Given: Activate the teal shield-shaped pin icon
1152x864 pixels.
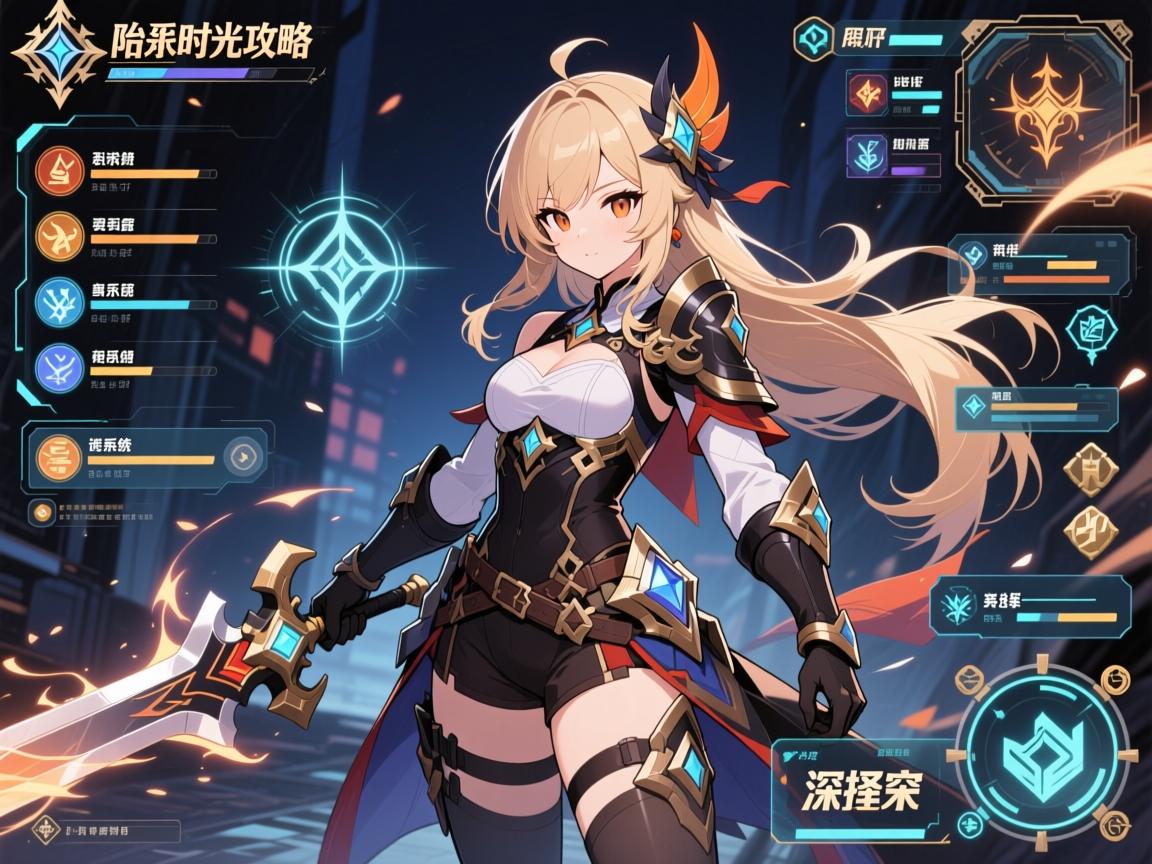Looking at the screenshot, I should pyautogui.click(x=1091, y=332).
